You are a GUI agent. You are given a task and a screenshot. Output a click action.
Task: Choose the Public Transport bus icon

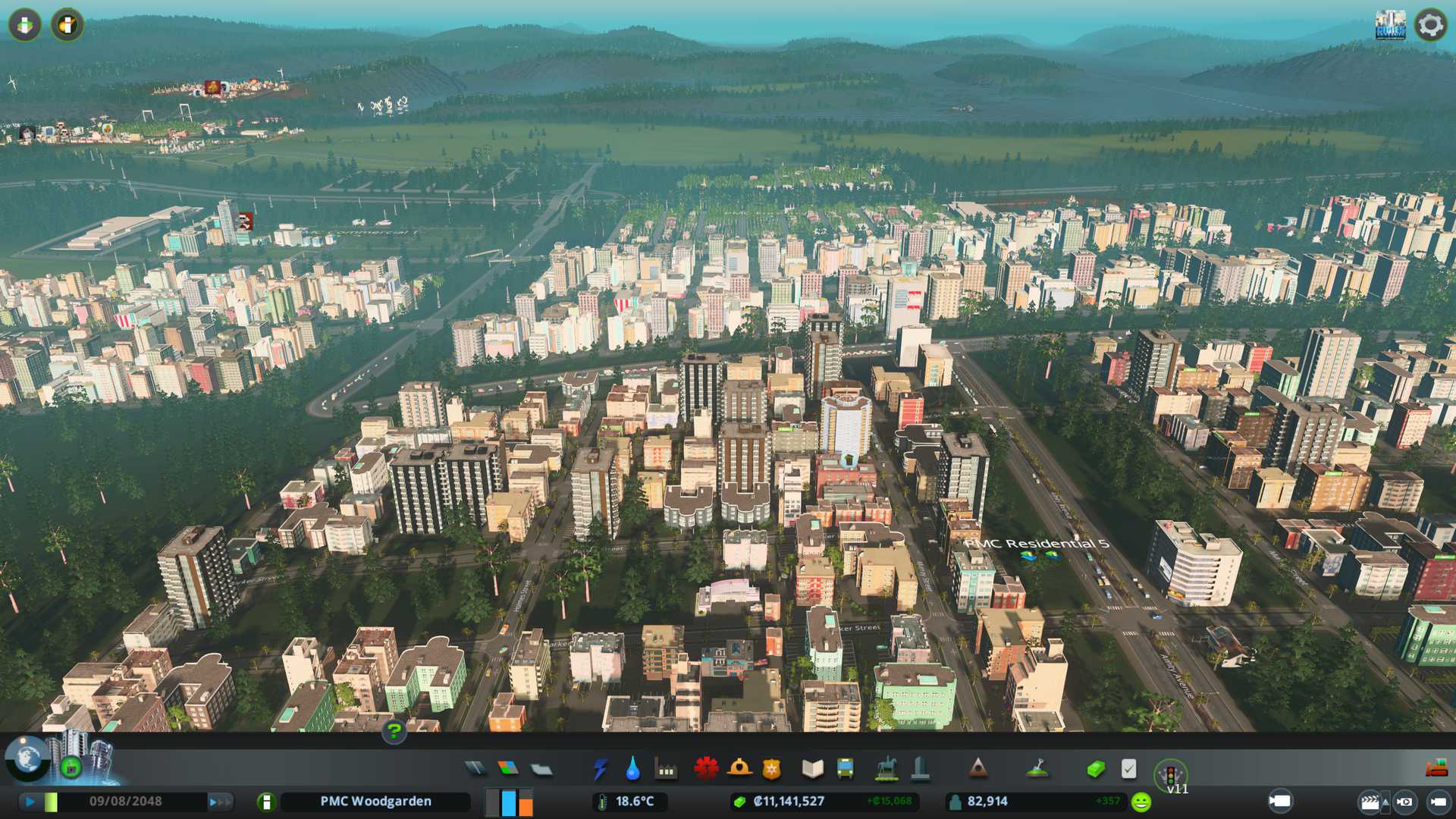845,769
